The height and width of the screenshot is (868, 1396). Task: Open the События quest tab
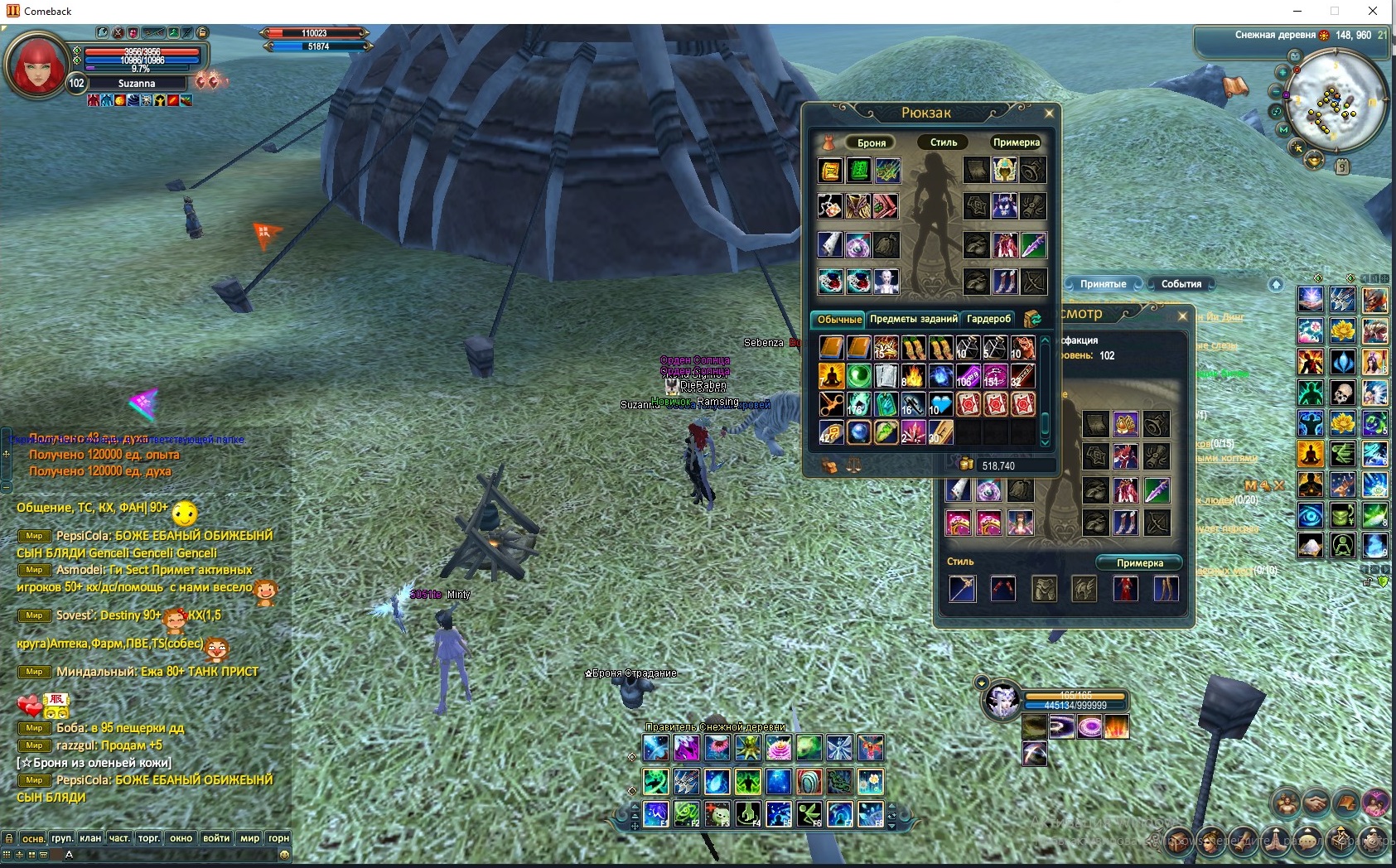tap(1181, 284)
